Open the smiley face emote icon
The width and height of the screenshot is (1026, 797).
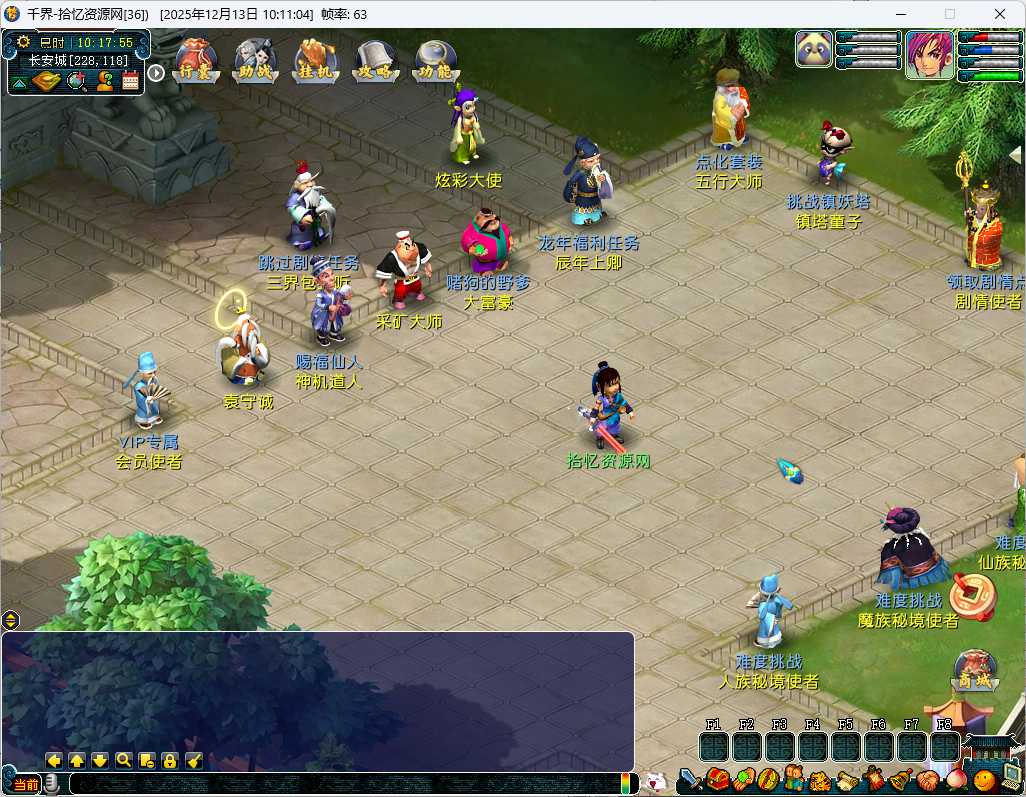click(985, 781)
